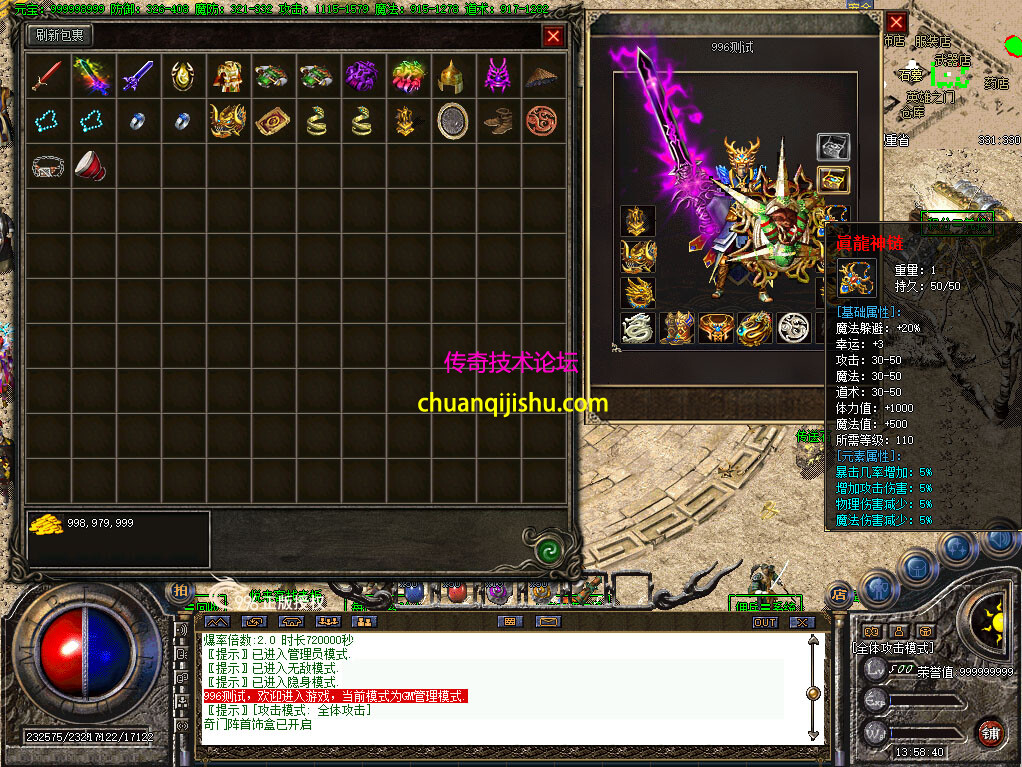This screenshot has height=767, width=1022.
Task: Click the straw hat item slot
Action: (543, 76)
